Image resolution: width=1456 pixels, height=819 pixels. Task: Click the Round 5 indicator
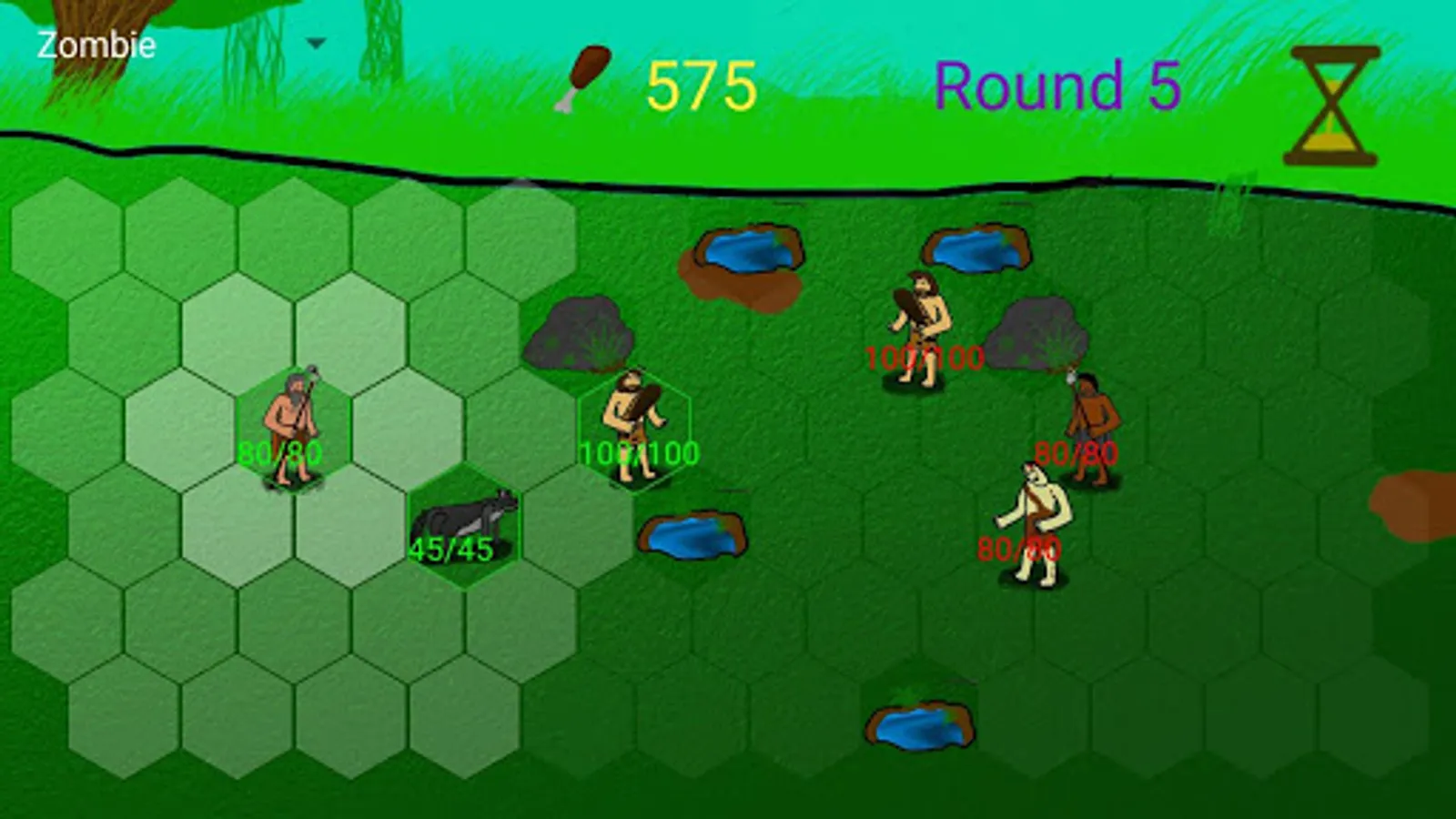[x=1058, y=84]
